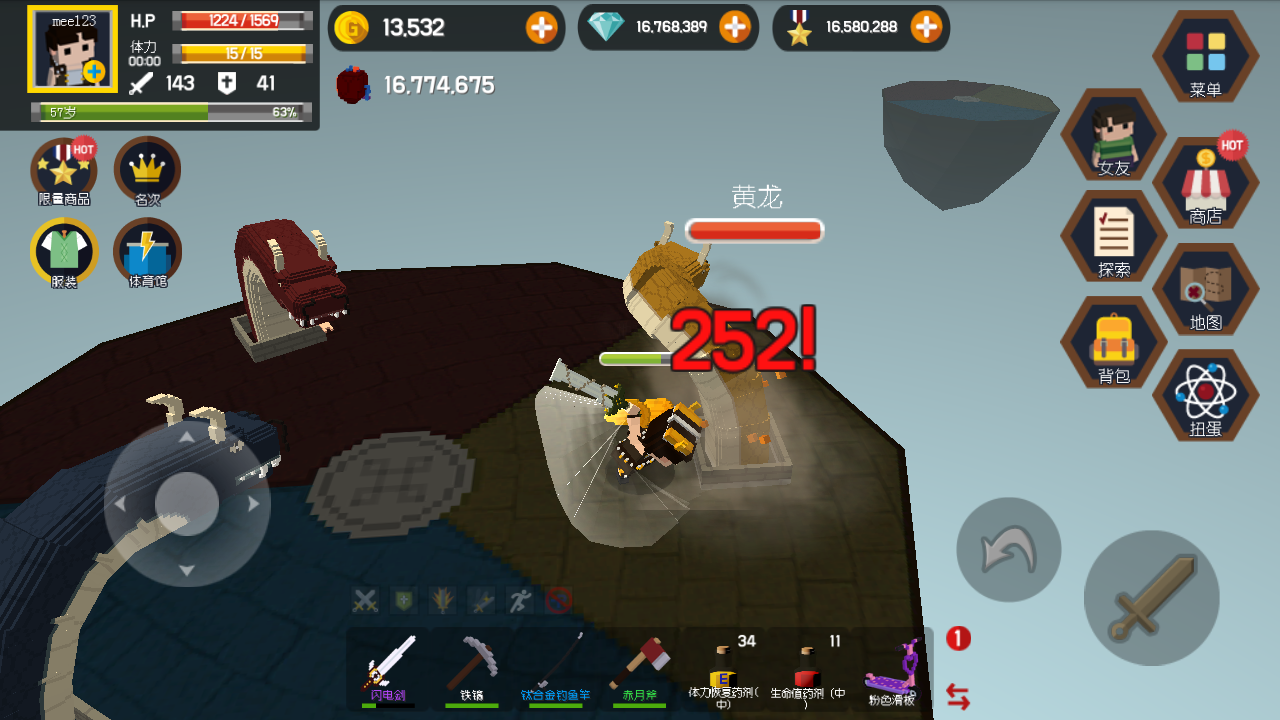
Task: Toggle the running speed status icon
Action: (521, 600)
